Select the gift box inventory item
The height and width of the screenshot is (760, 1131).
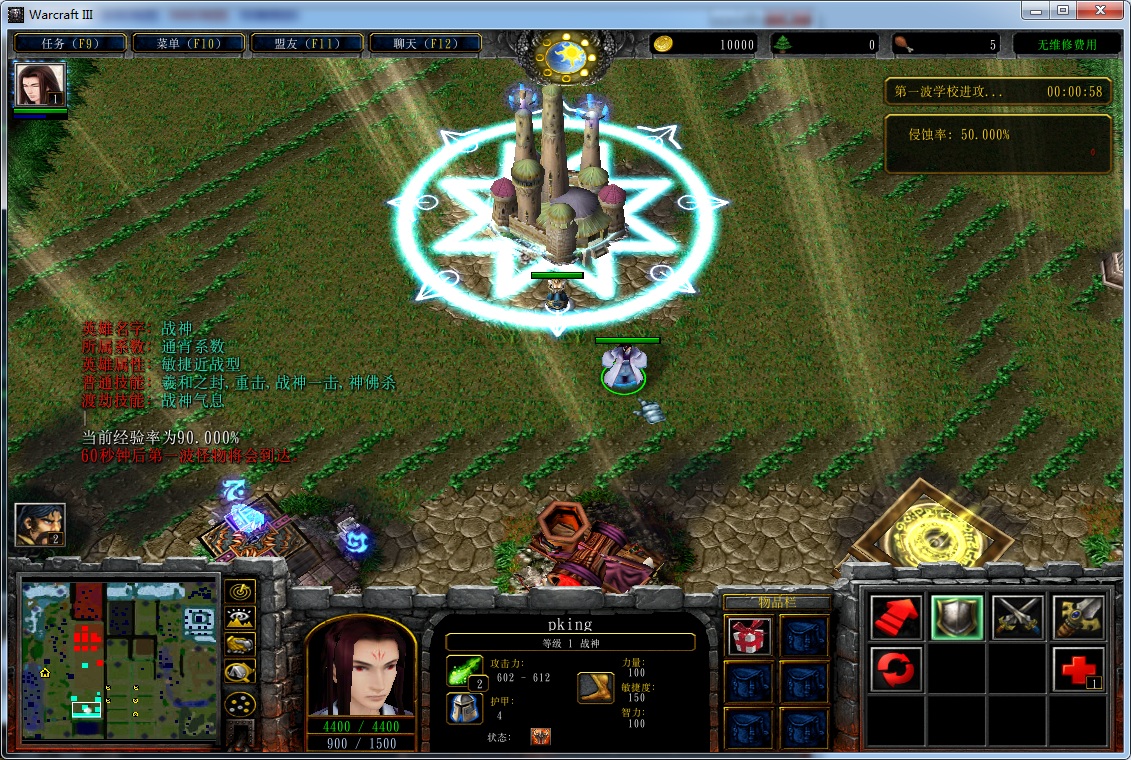(746, 636)
